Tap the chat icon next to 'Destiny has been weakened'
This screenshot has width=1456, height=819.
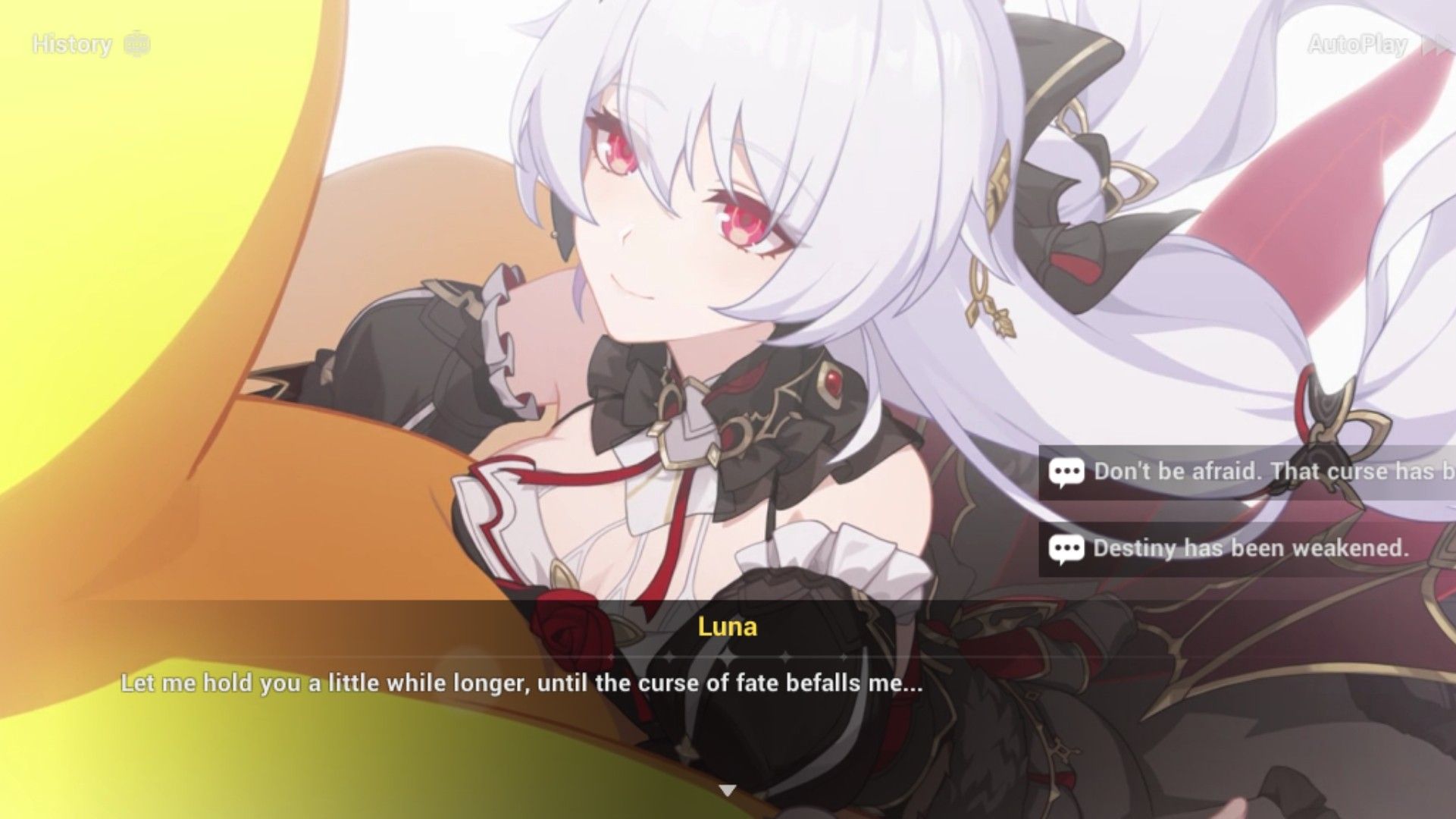point(1066,548)
